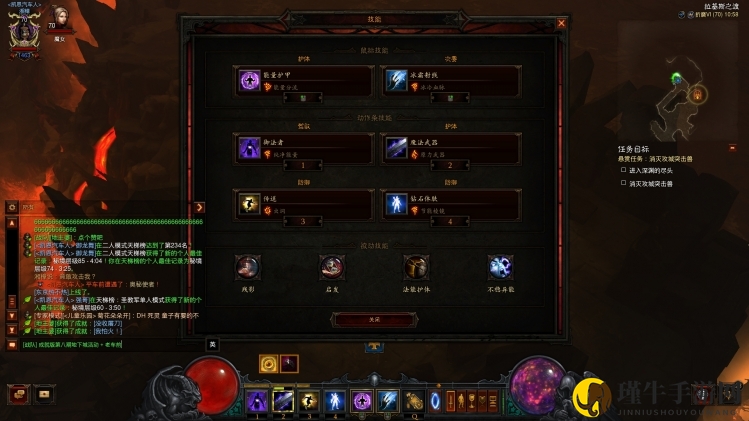Open the chat settings gear
The image size is (749, 421).
tap(12, 207)
